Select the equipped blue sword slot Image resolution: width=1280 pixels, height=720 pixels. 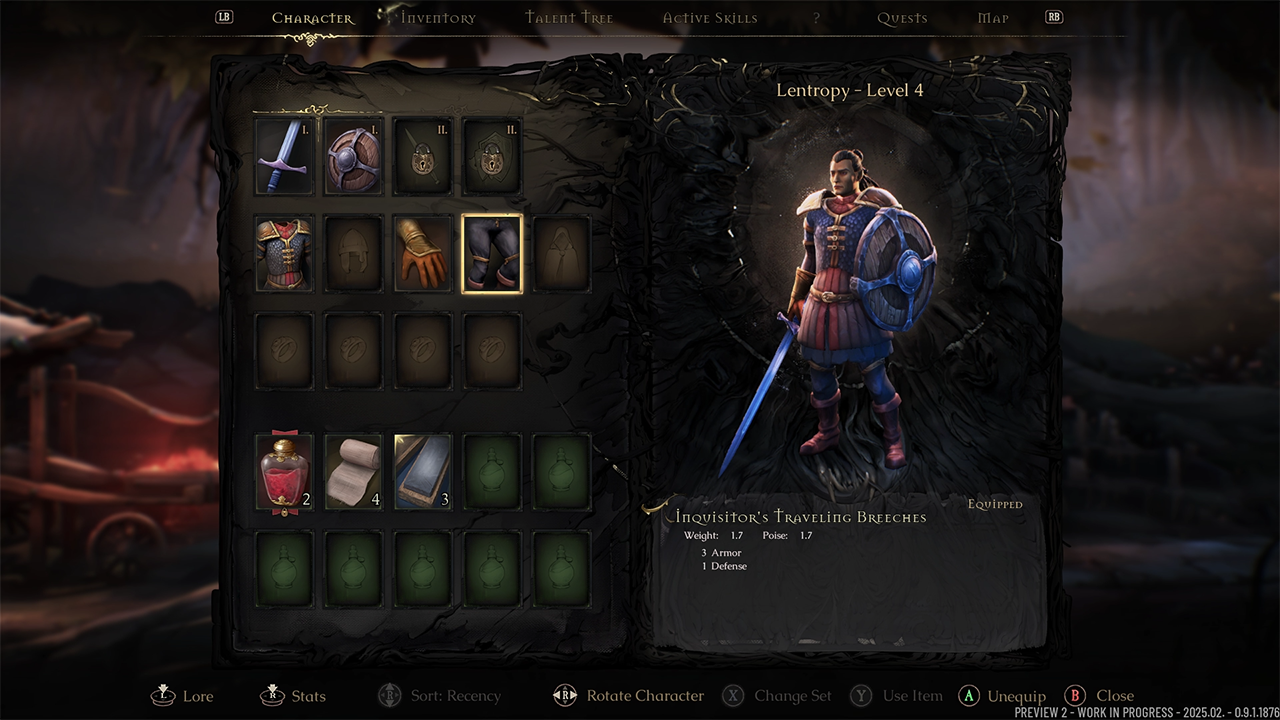284,157
